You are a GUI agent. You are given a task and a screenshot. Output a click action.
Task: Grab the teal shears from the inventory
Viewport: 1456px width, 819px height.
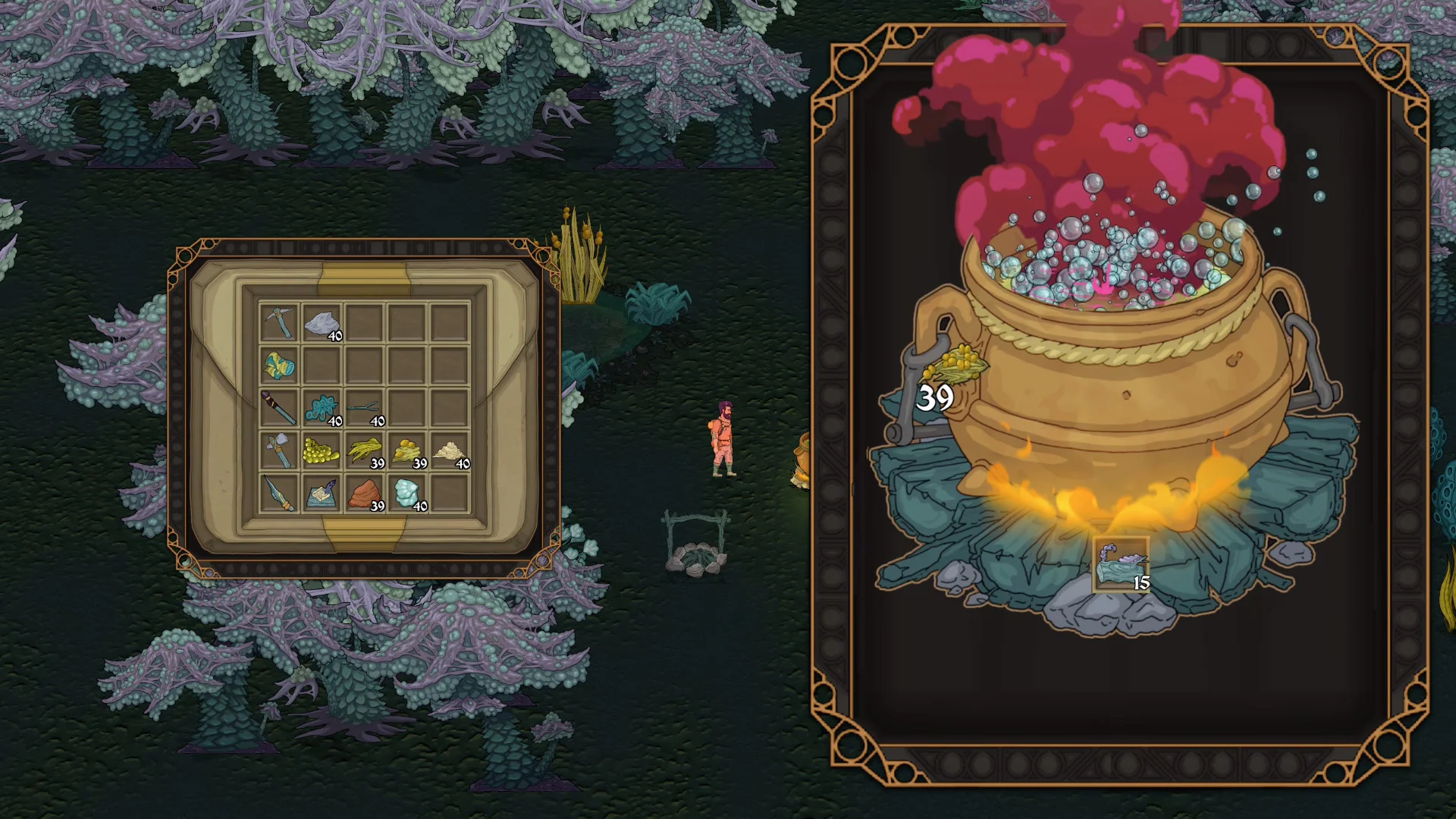point(362,407)
